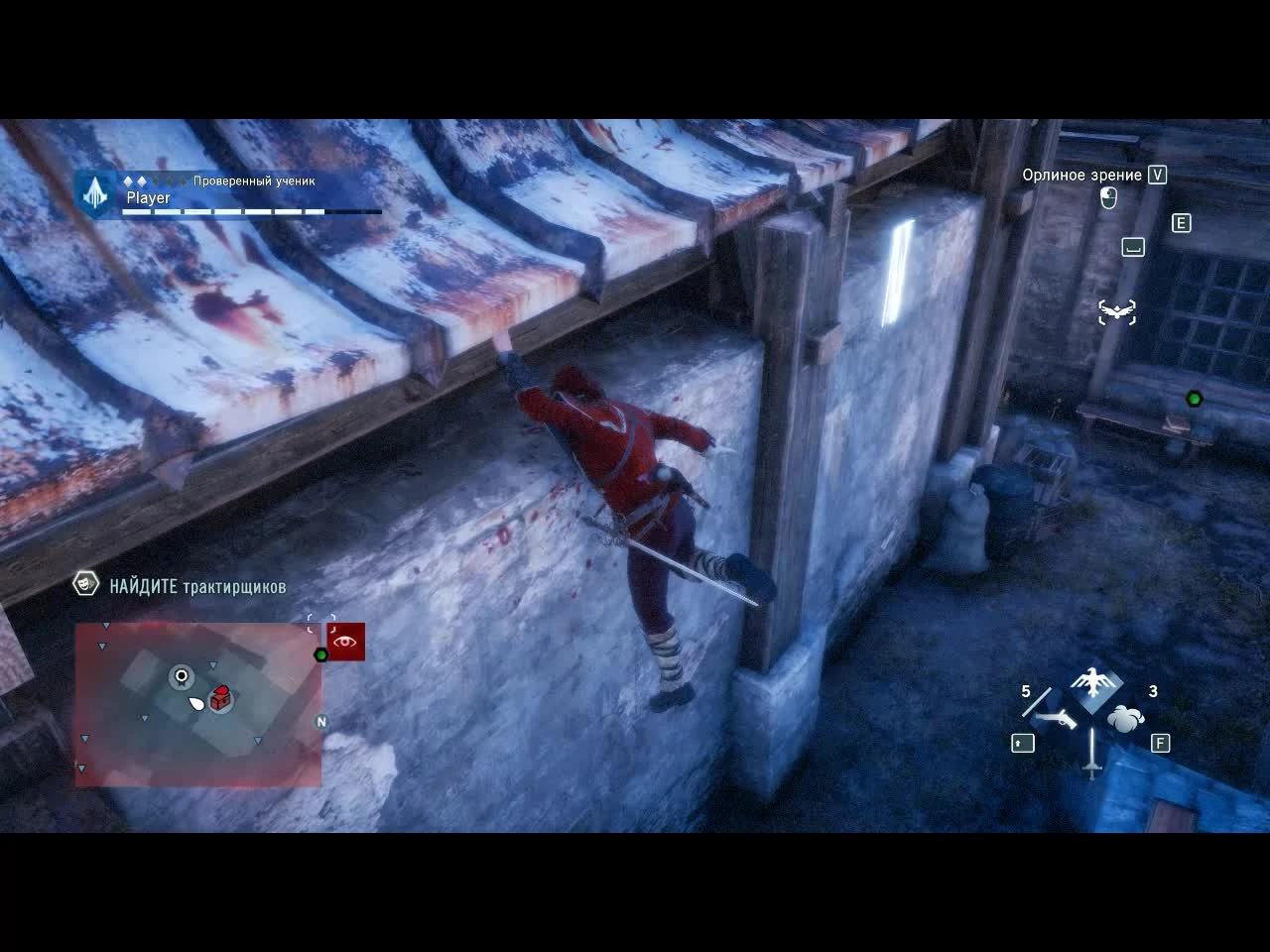Click the Player name label

click(x=148, y=198)
